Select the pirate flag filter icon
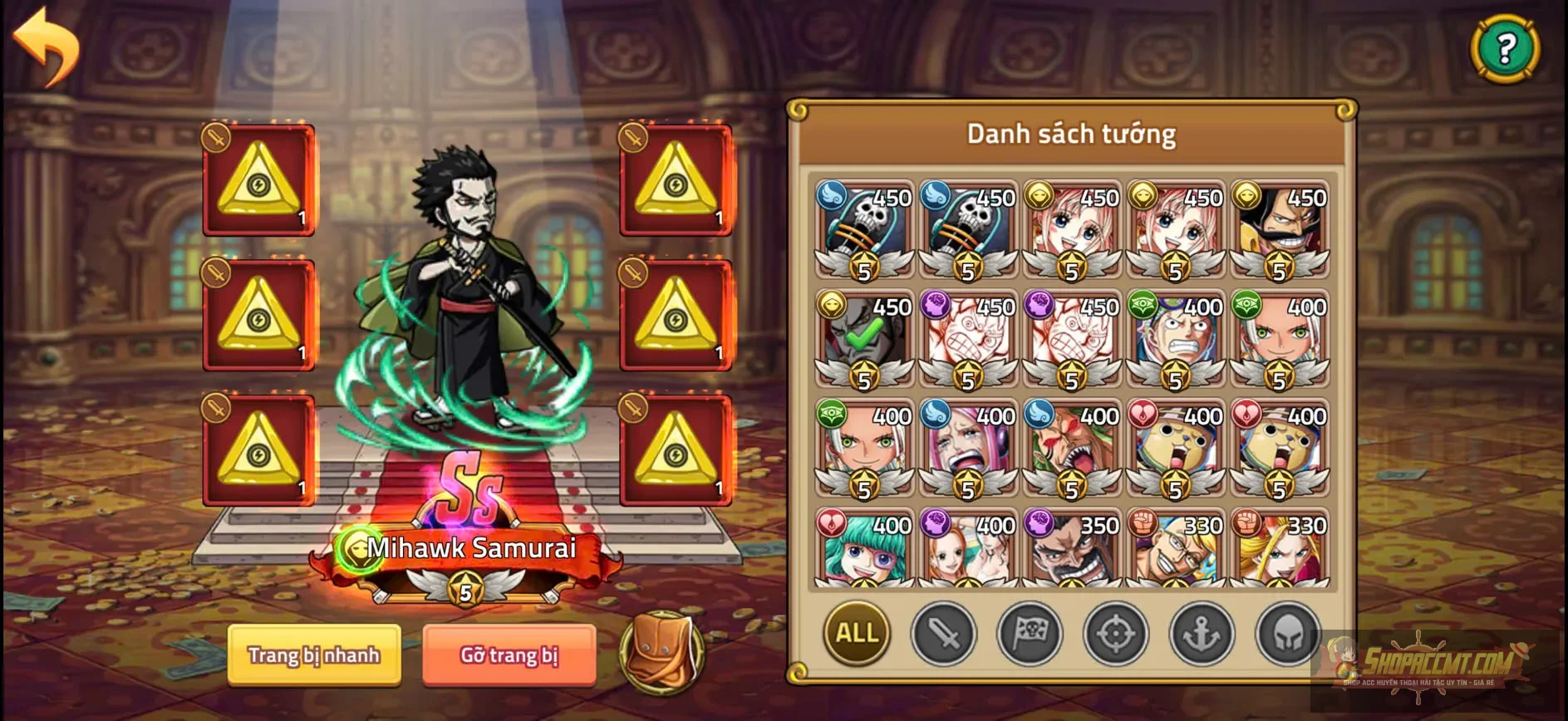 point(1029,634)
